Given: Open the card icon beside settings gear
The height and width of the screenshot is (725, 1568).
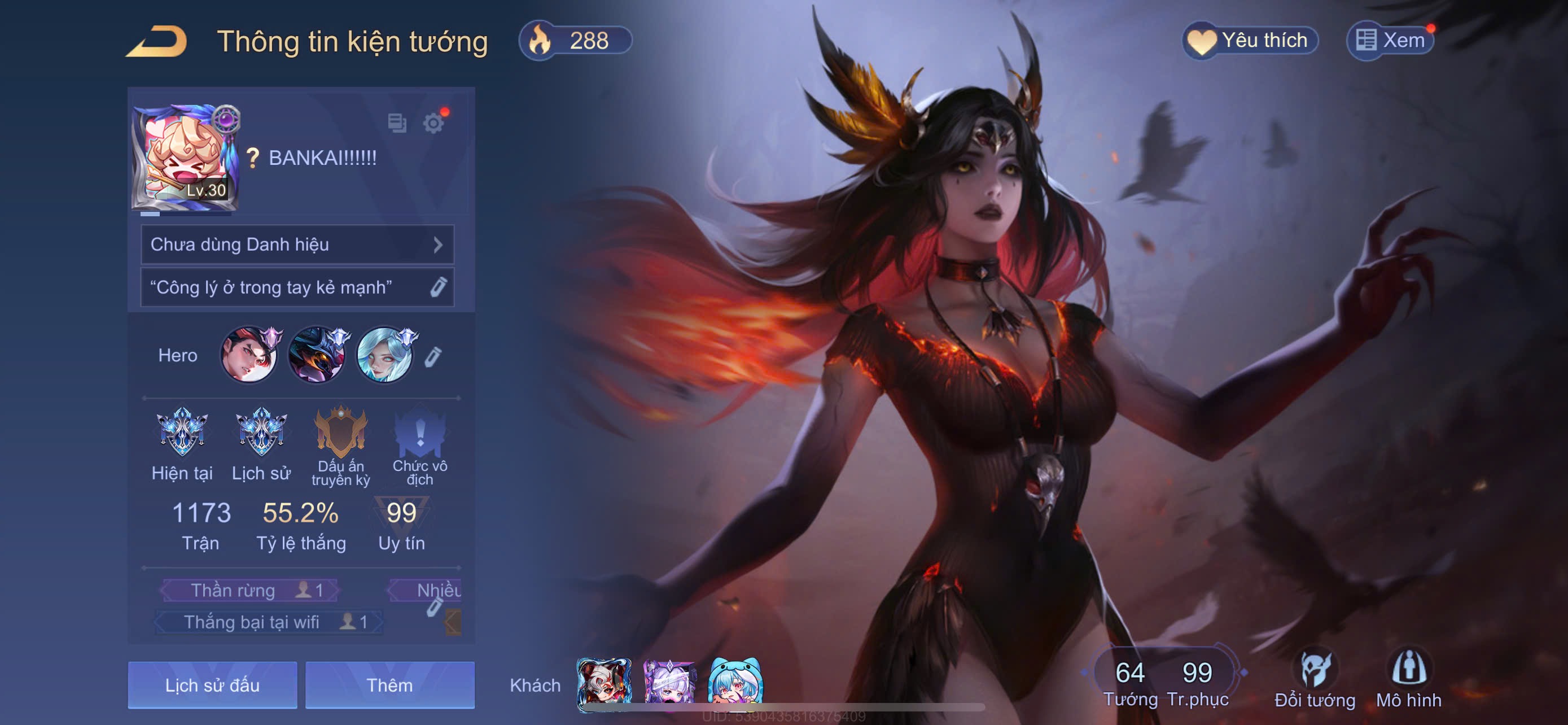Looking at the screenshot, I should pos(397,123).
